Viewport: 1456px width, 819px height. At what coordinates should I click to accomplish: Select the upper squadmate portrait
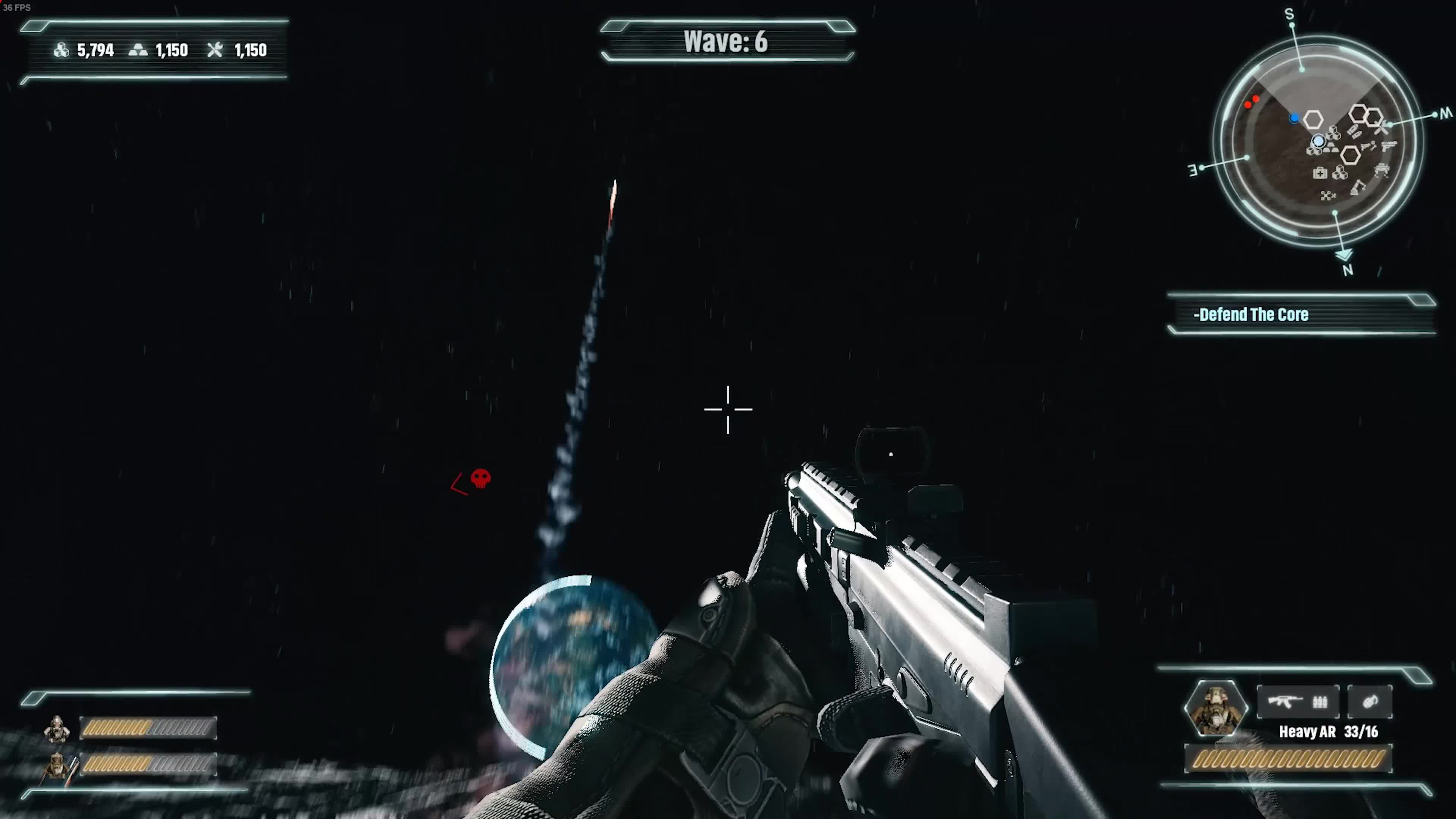coord(57,728)
